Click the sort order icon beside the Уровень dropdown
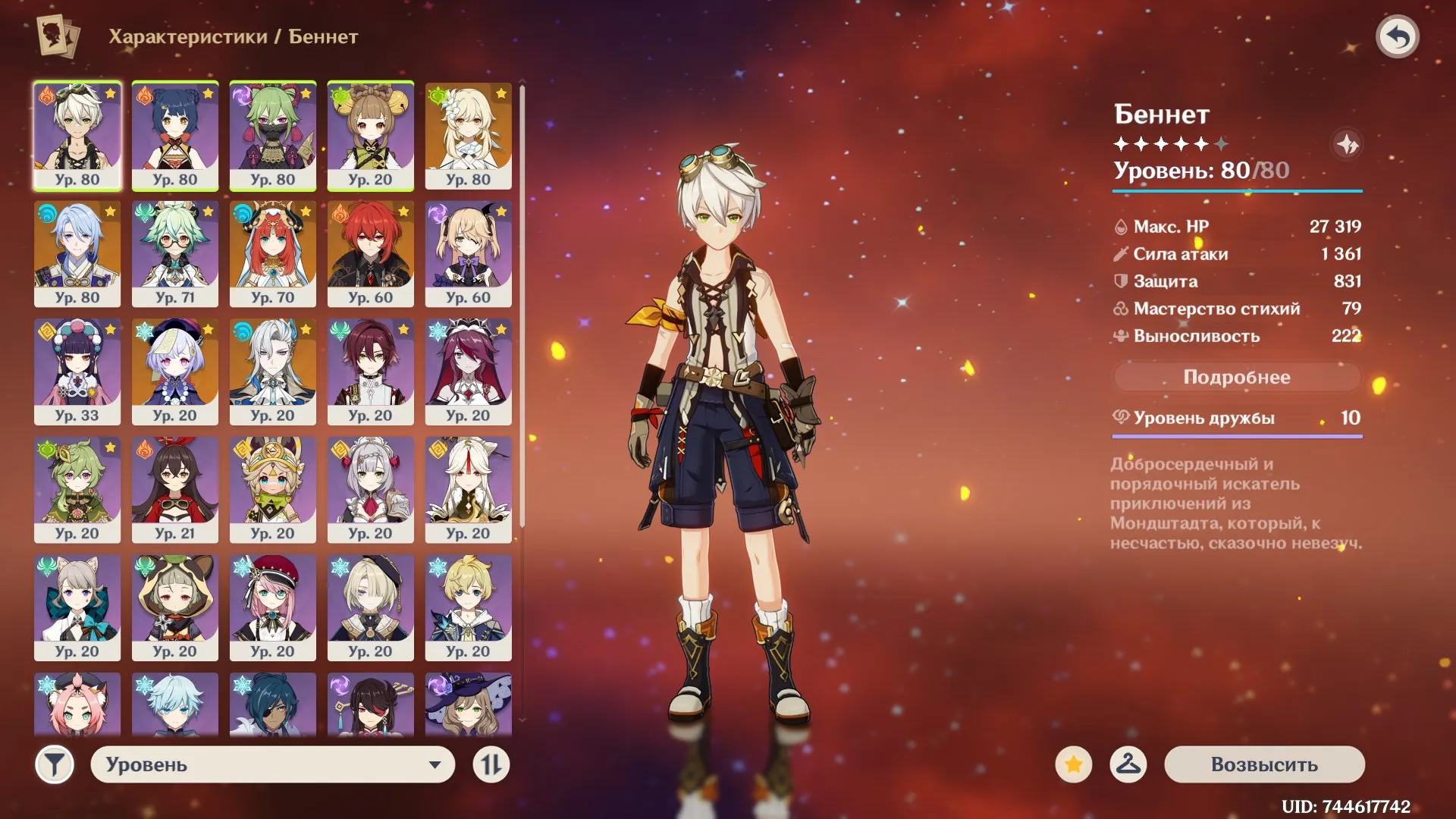The image size is (1456, 819). pos(490,765)
